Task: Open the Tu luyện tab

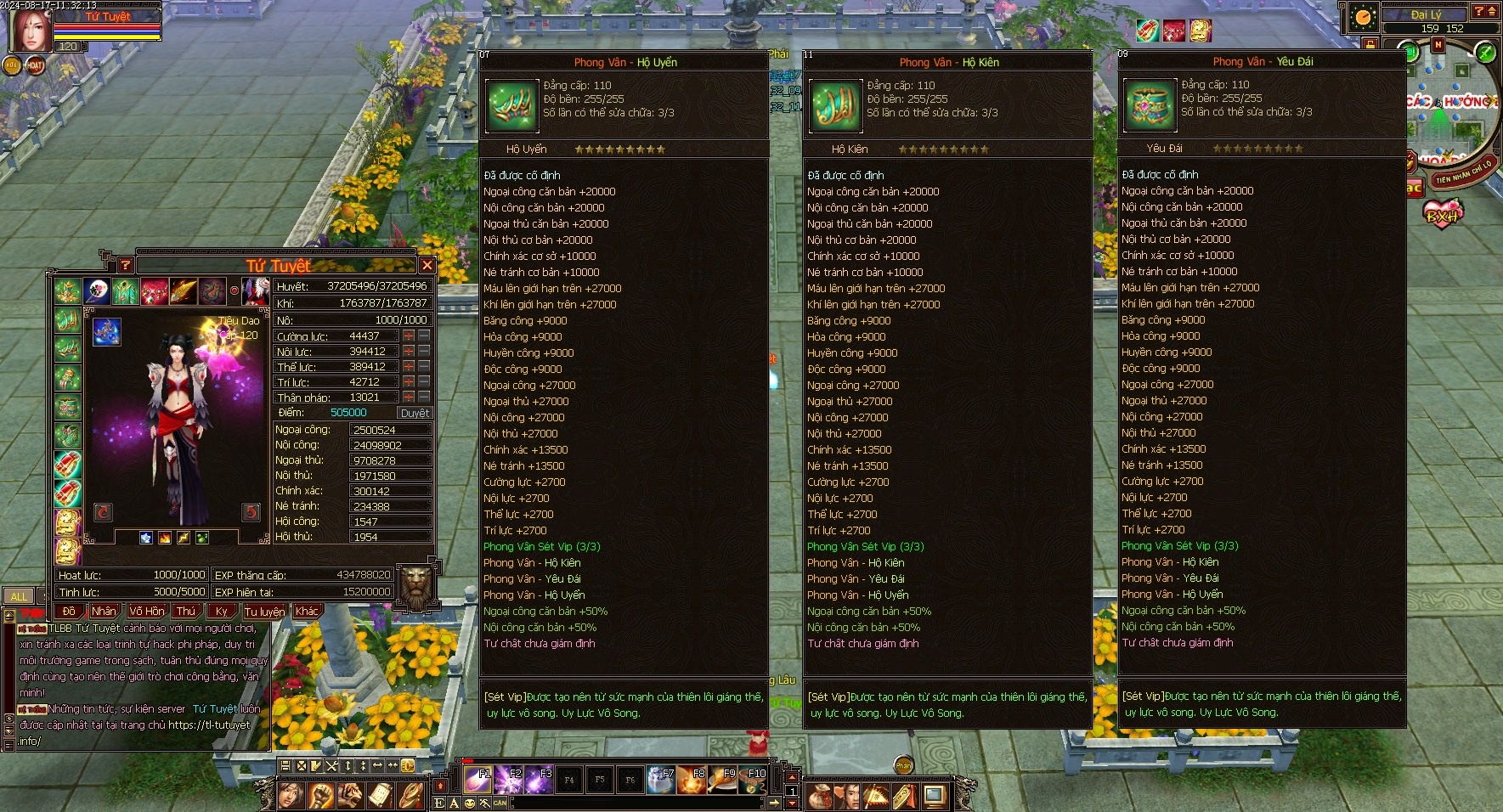Action: pos(265,612)
